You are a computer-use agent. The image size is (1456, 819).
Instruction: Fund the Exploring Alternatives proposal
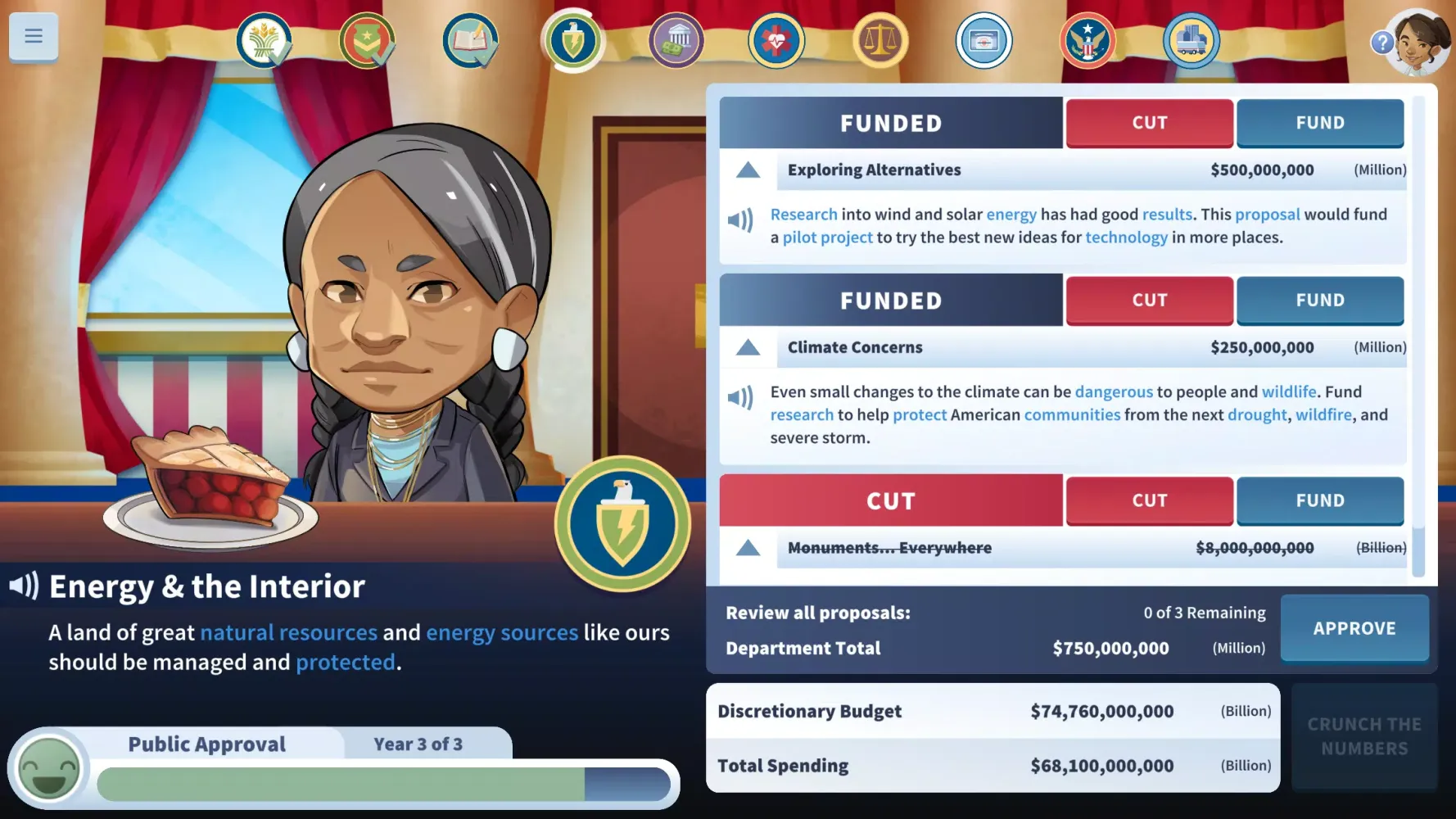(1319, 123)
